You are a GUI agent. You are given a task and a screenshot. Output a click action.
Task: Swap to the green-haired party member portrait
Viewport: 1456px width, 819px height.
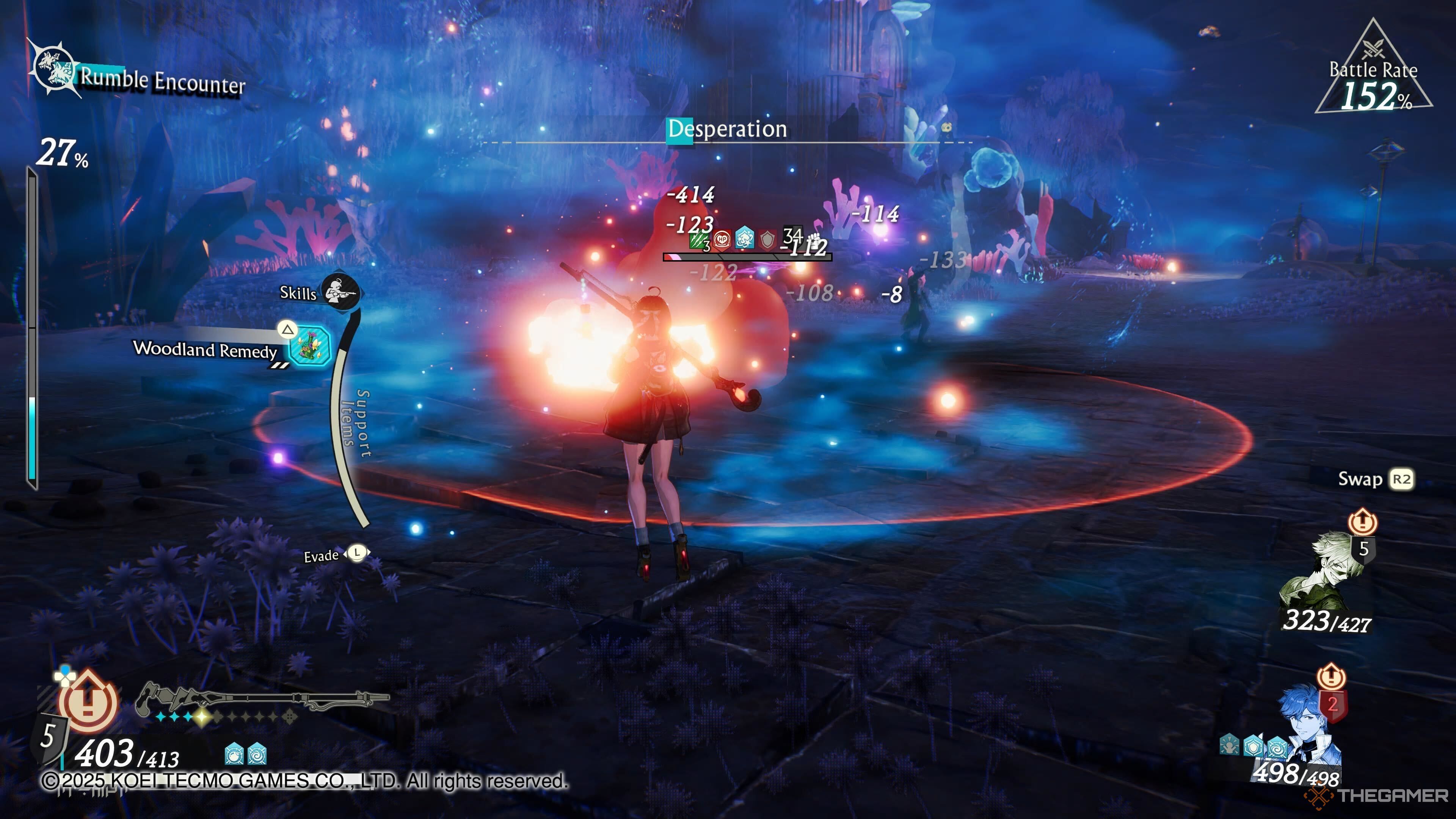(x=1323, y=571)
